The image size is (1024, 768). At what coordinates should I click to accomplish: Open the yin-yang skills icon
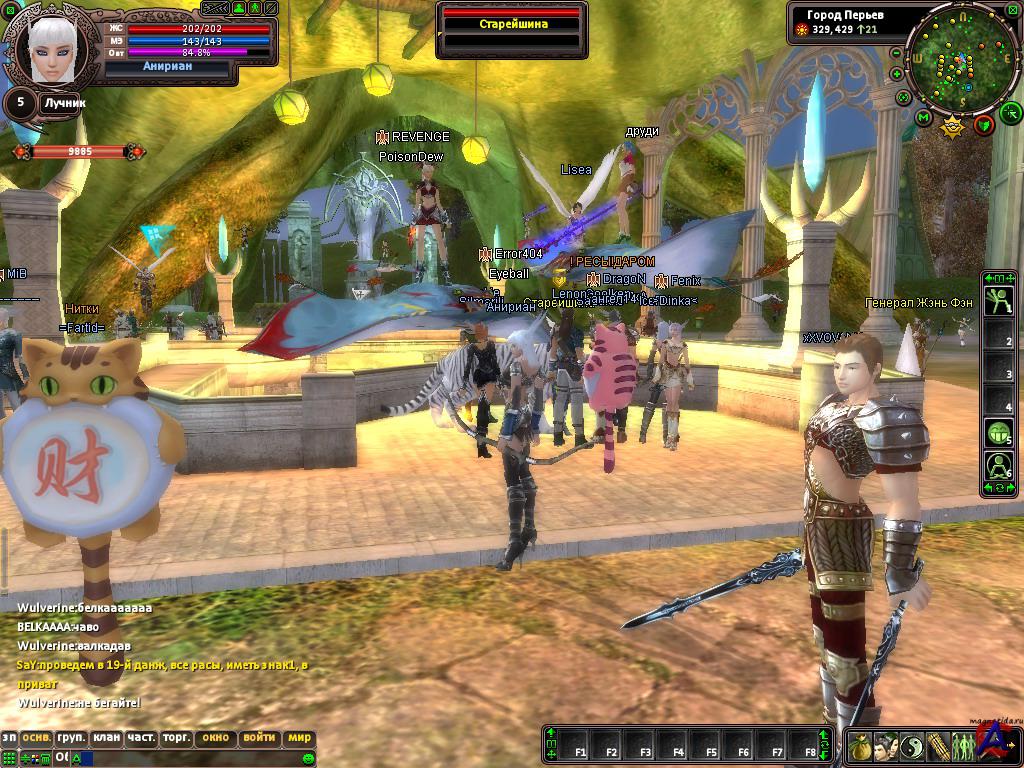click(x=910, y=746)
